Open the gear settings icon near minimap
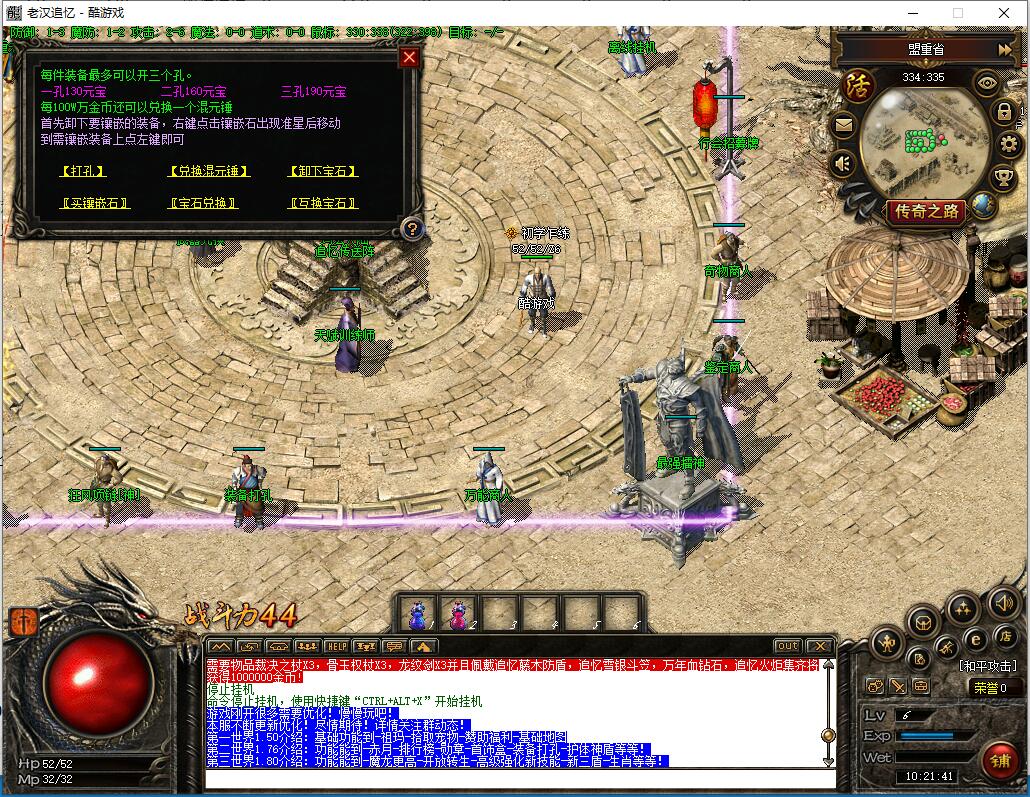The image size is (1030, 797). pos(1007,145)
